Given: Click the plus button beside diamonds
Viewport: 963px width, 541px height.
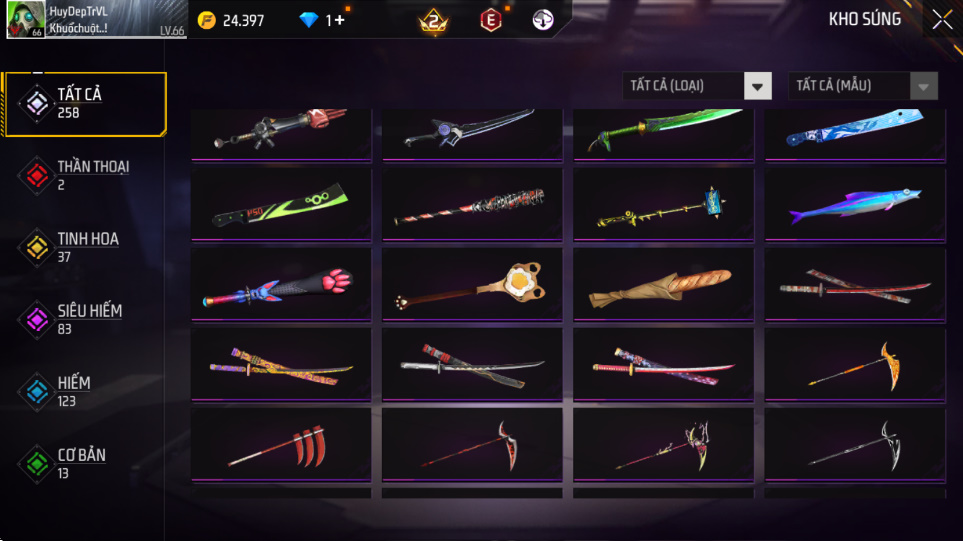Looking at the screenshot, I should (340, 20).
